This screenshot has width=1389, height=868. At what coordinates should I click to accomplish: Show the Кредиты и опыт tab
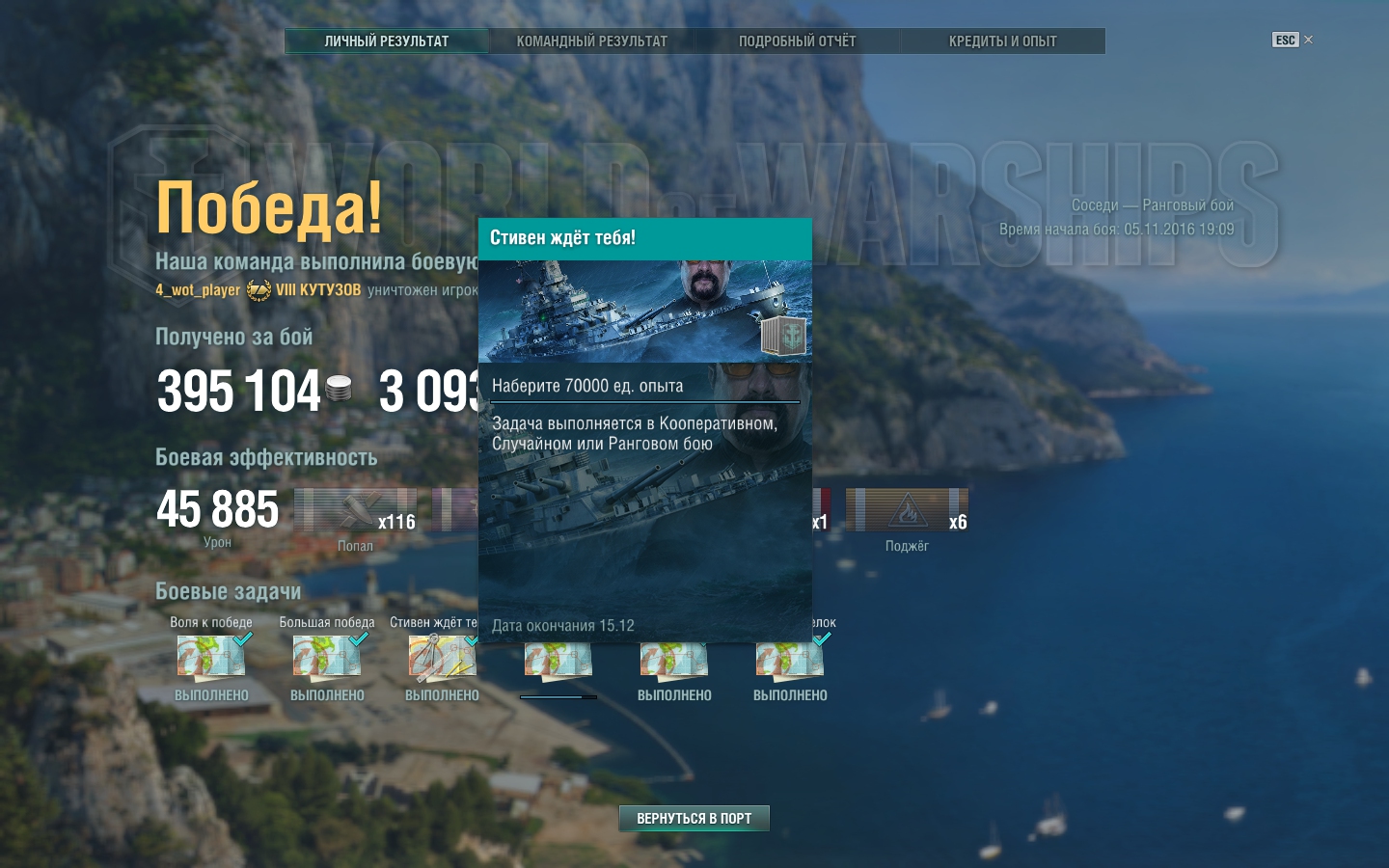(1002, 41)
